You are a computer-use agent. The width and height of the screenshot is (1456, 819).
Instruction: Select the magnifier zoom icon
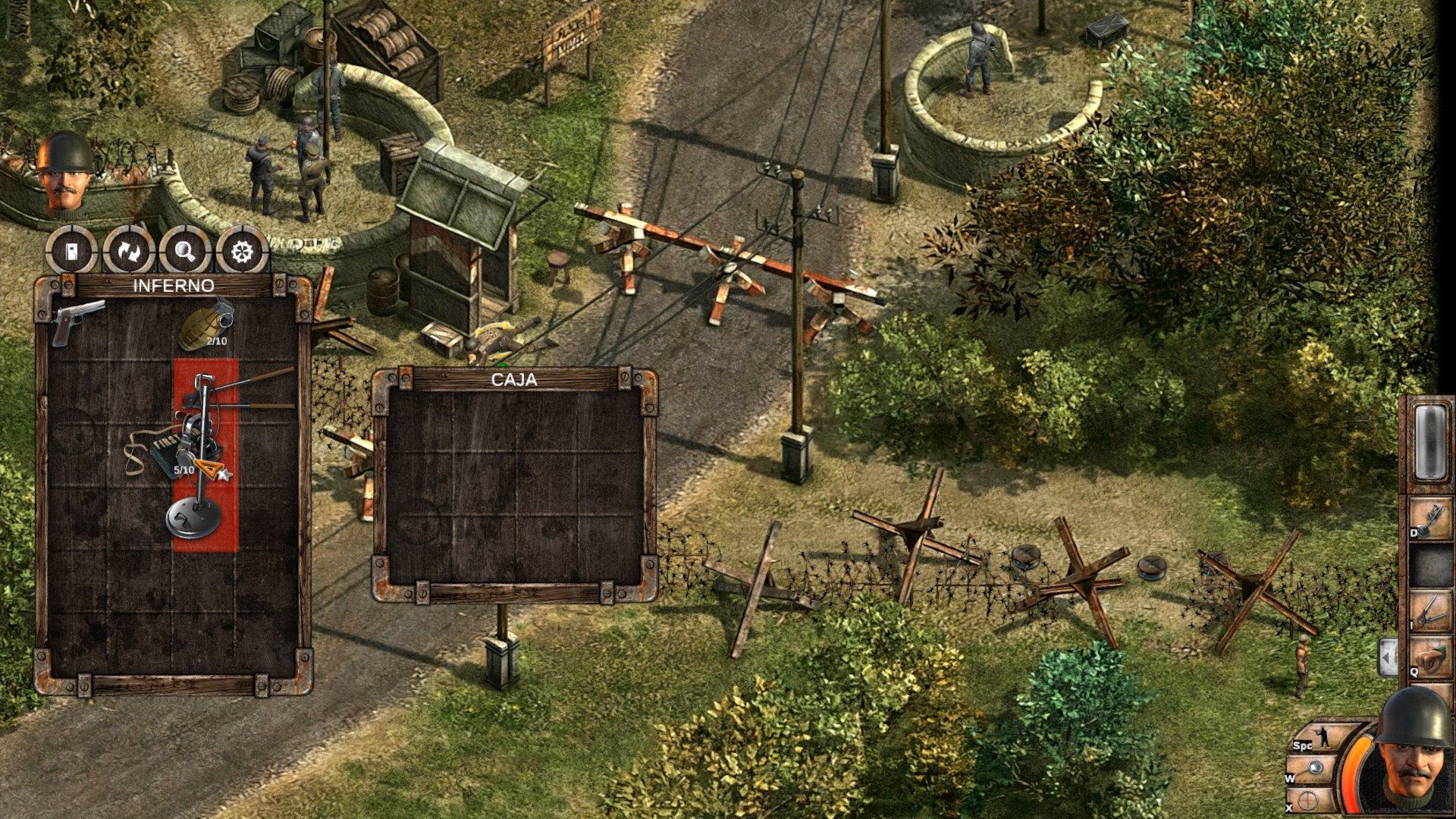pyautogui.click(x=183, y=253)
